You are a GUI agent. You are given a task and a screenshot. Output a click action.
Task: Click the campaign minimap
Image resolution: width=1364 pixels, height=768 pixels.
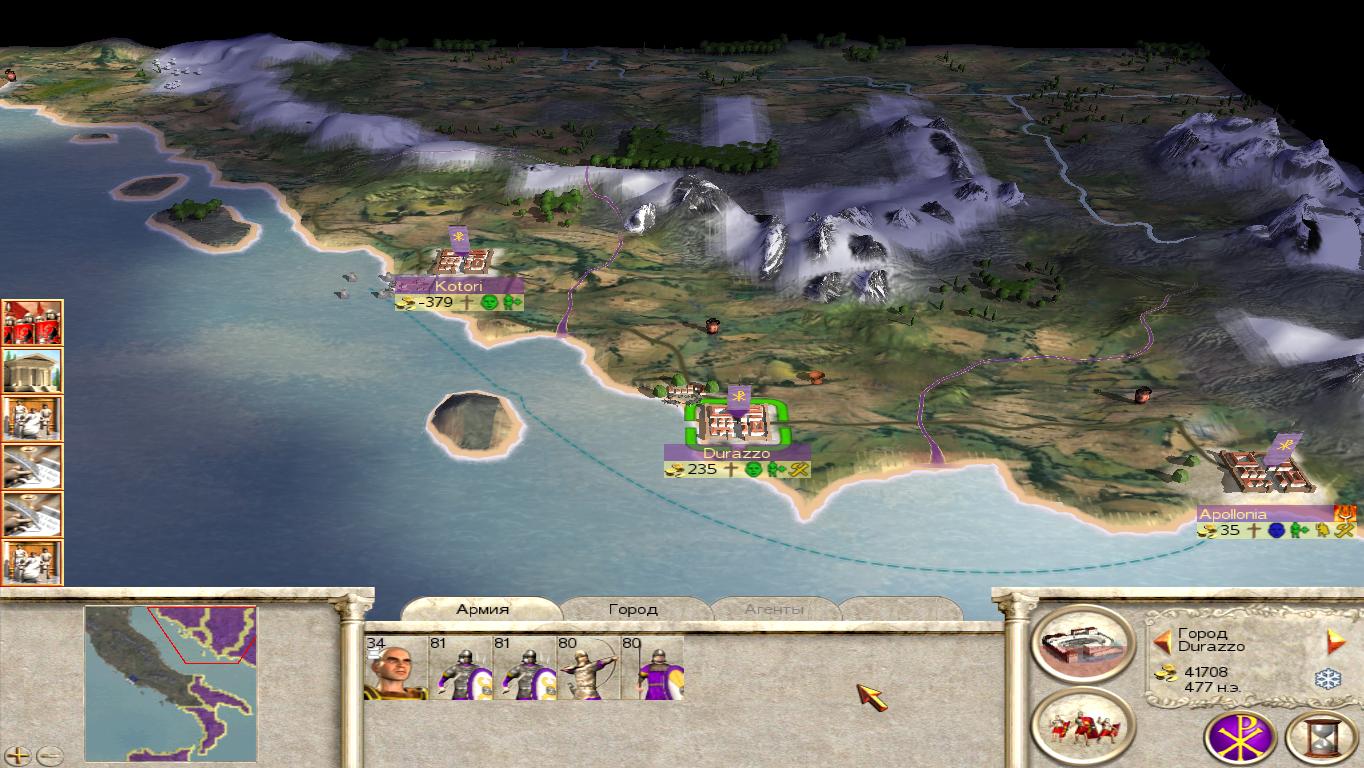pyautogui.click(x=170, y=683)
